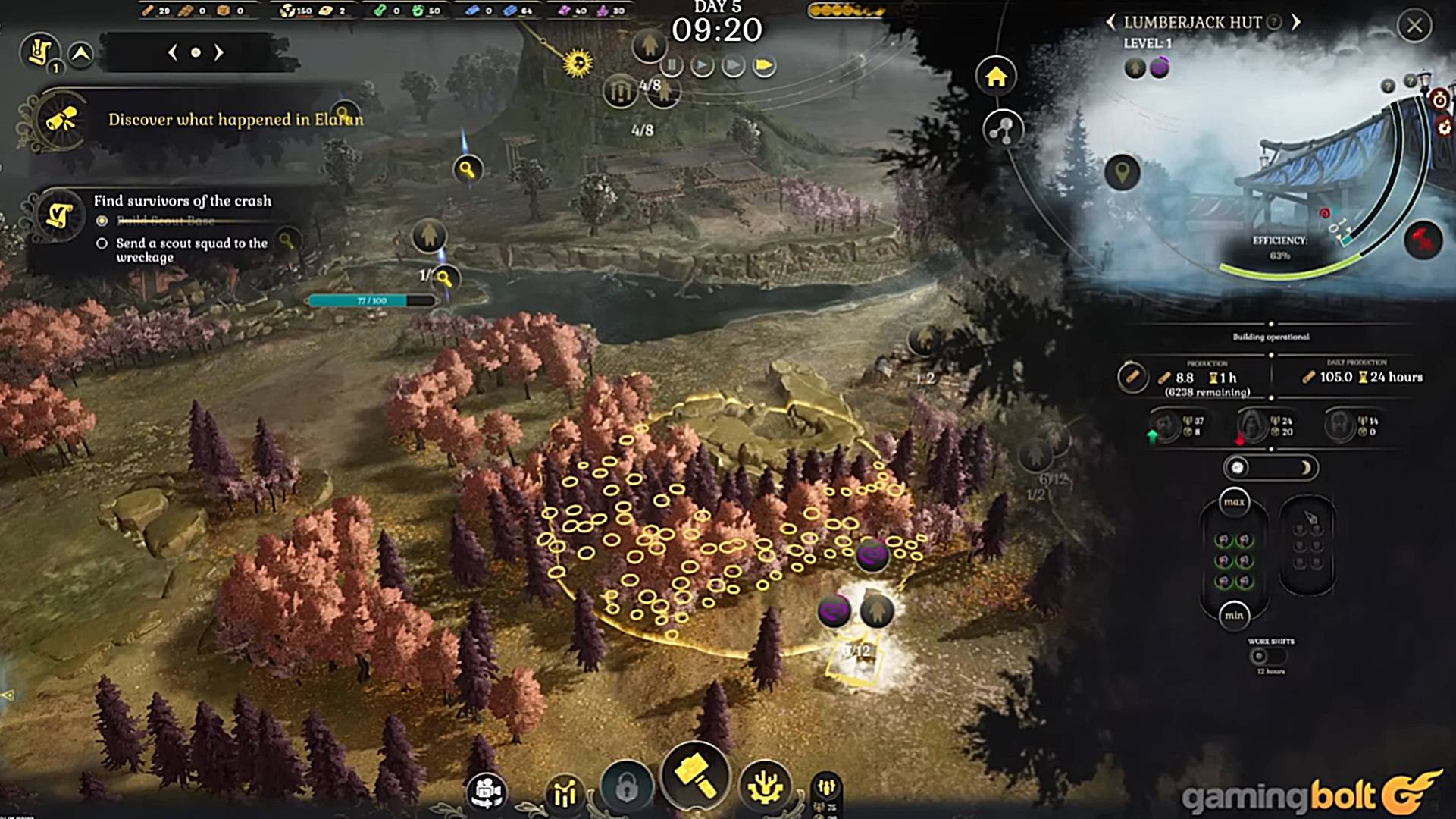Select the 'Discover what happened in Elaran' objective
The image size is (1456, 819).
(235, 120)
